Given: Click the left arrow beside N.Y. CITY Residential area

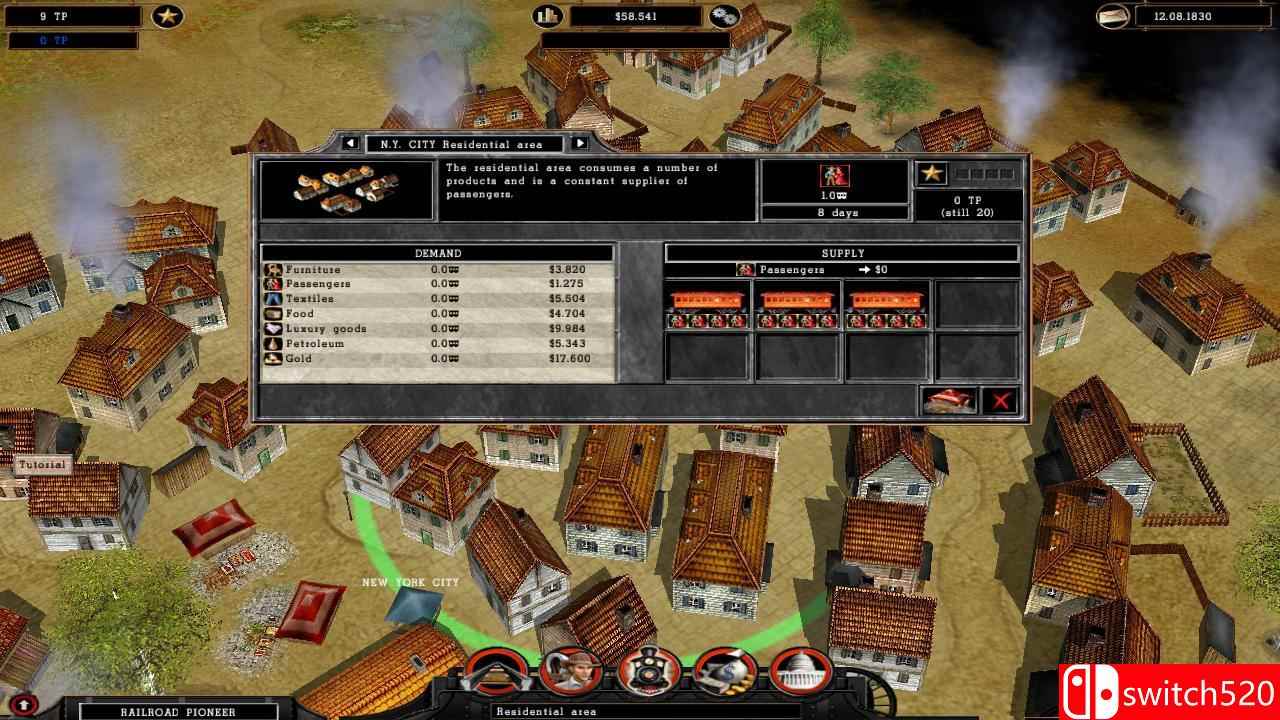Looking at the screenshot, I should point(349,144).
